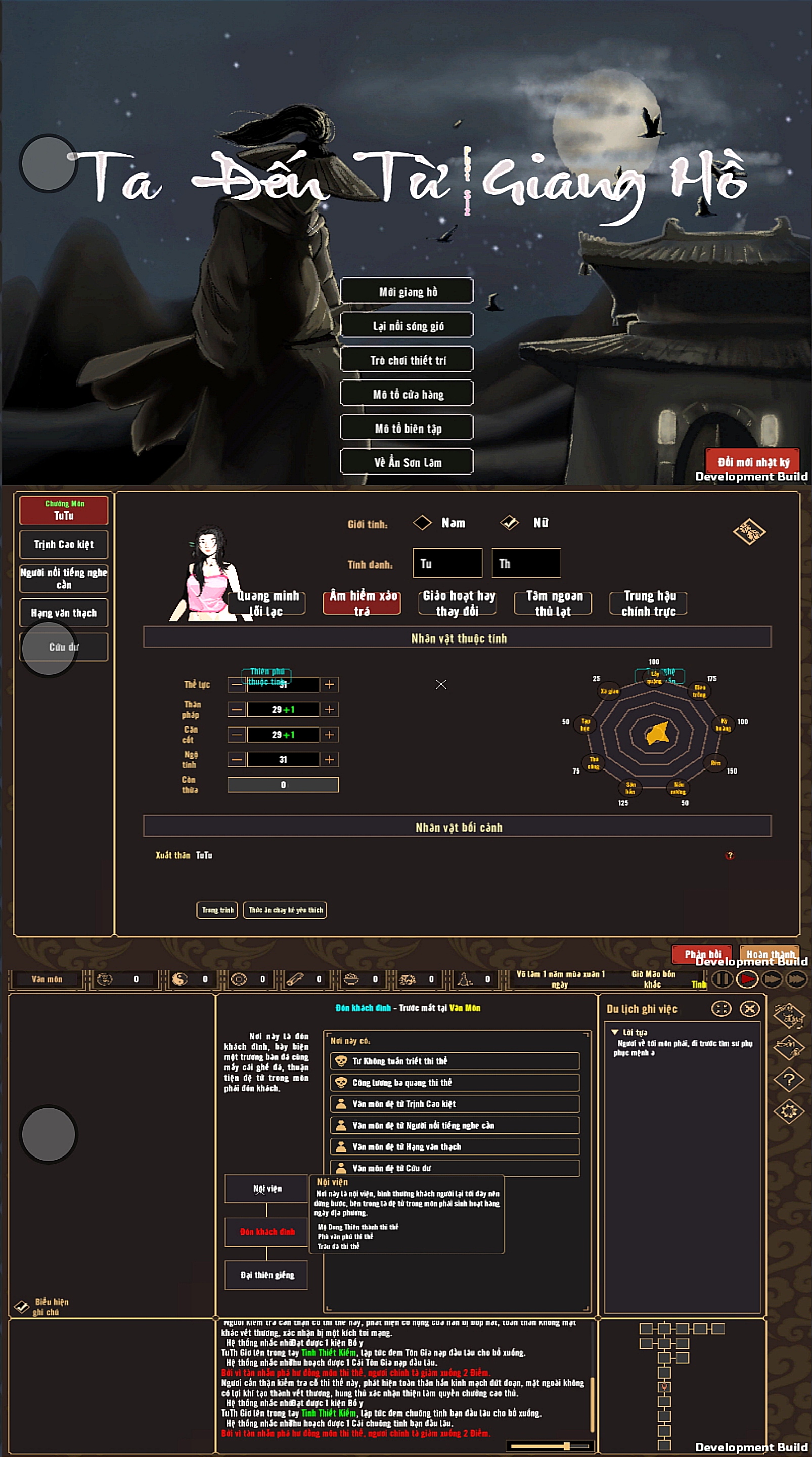812x1457 pixels.
Task: Open the red Đổi mới nhật ký button
Action: coord(753,461)
